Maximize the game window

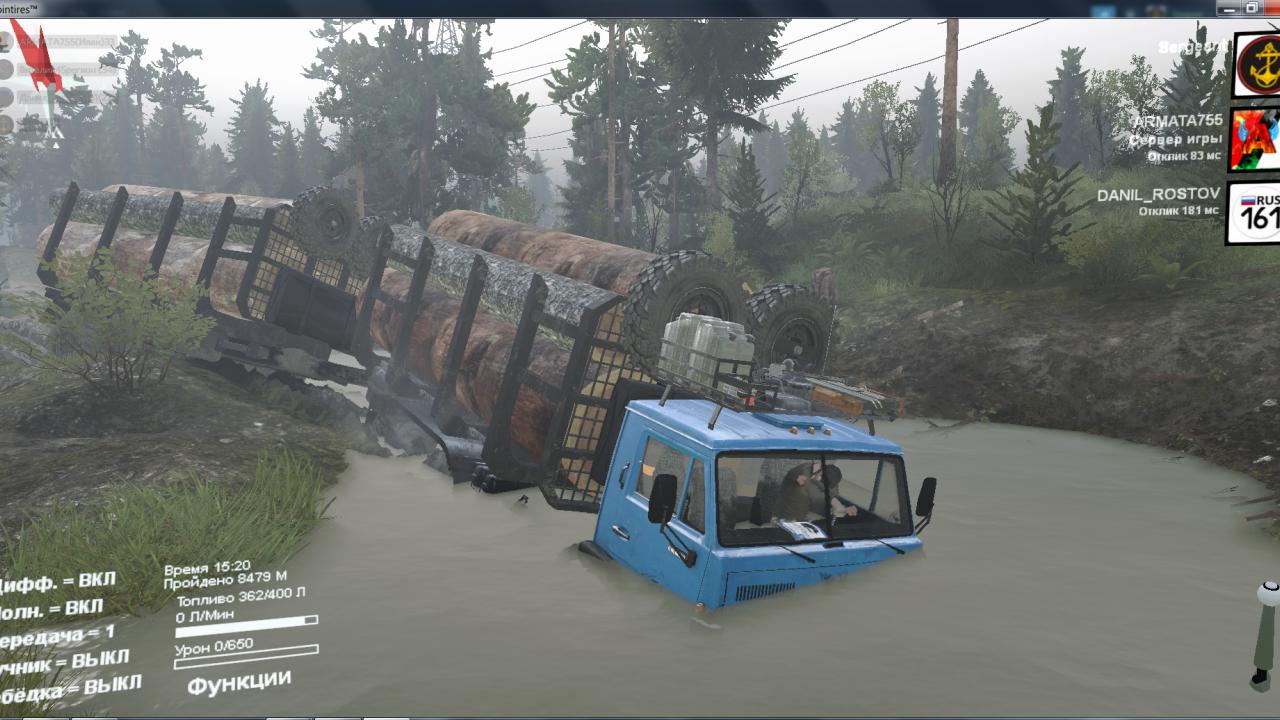click(1251, 7)
